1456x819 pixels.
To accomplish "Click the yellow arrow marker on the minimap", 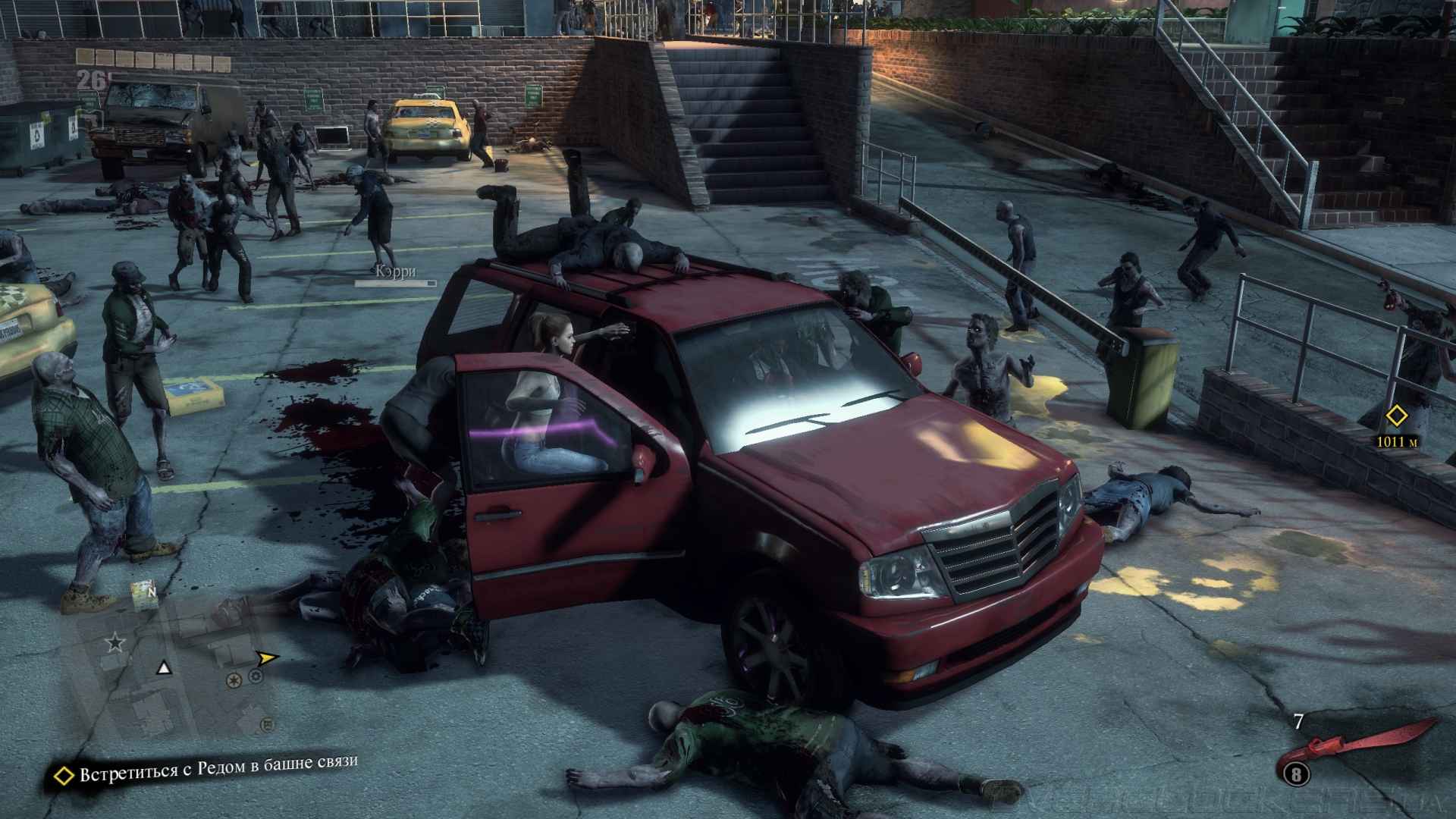I will (x=266, y=657).
